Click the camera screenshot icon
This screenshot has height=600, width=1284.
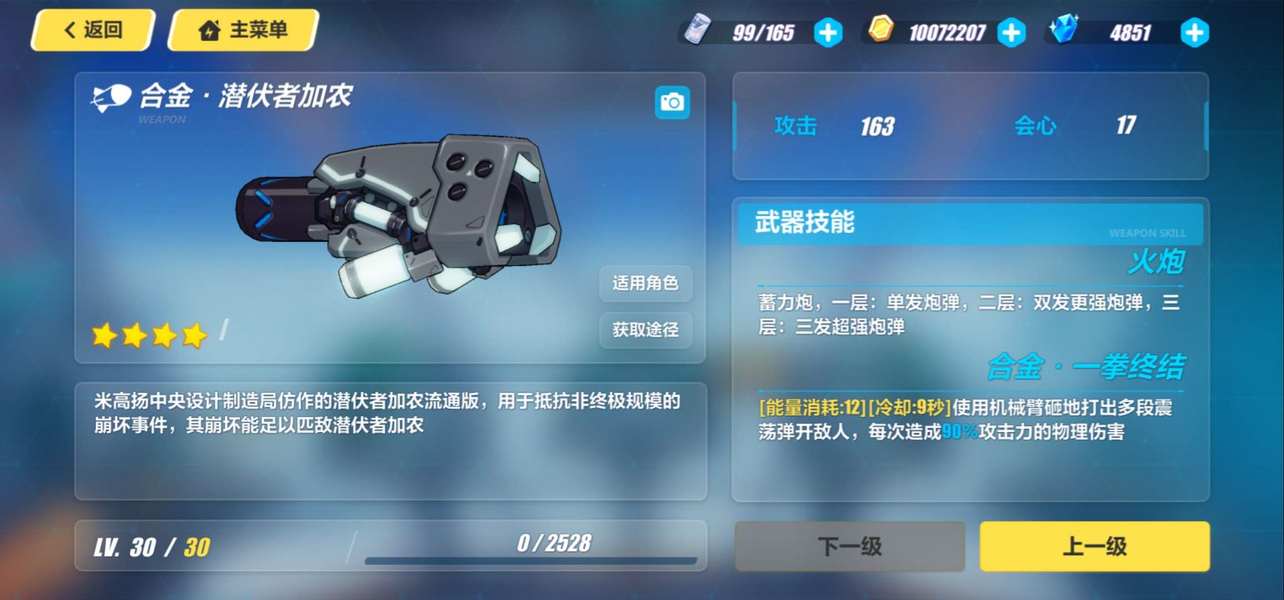coord(672,102)
